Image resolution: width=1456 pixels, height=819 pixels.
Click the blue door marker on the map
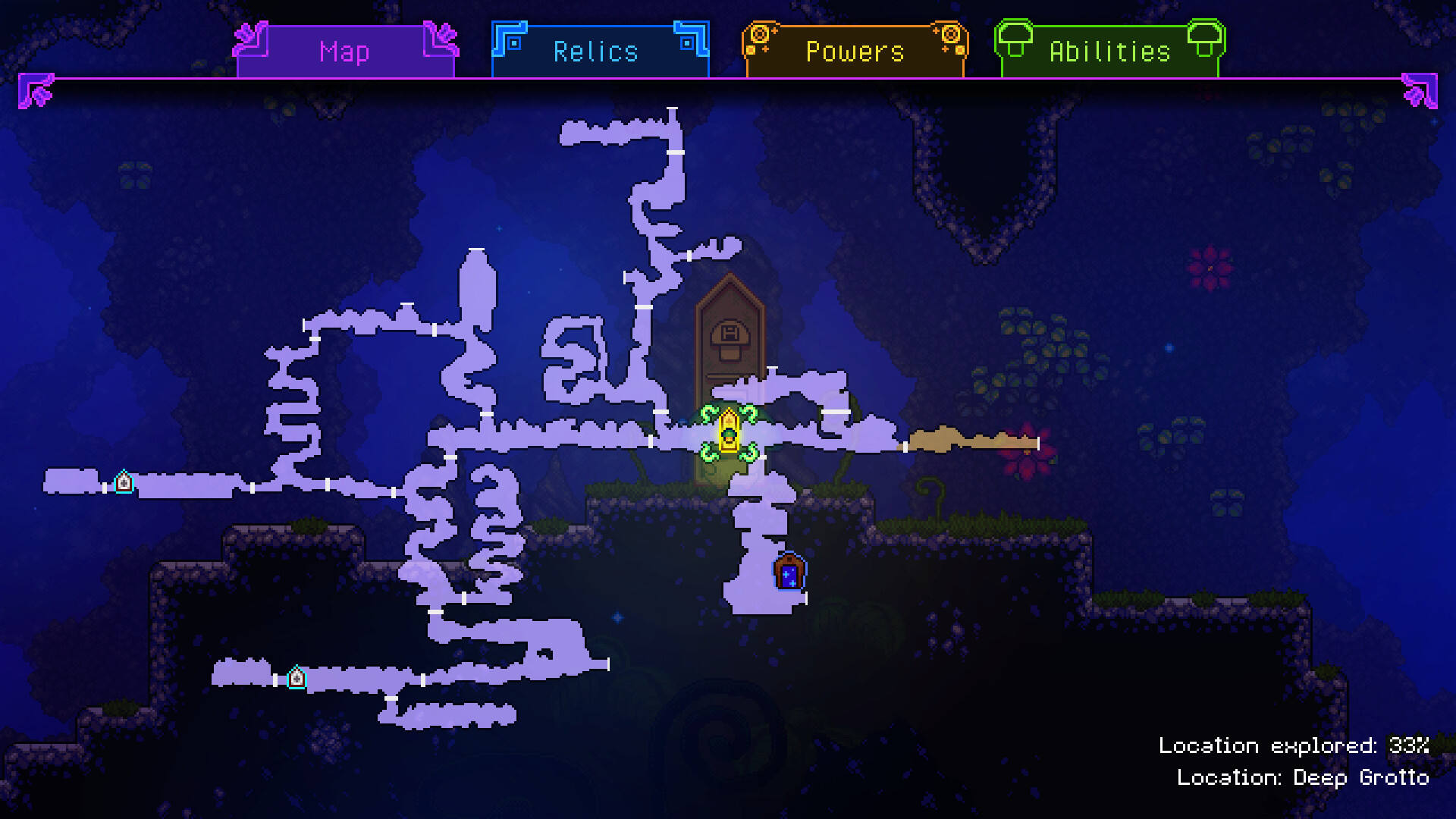pos(789,572)
